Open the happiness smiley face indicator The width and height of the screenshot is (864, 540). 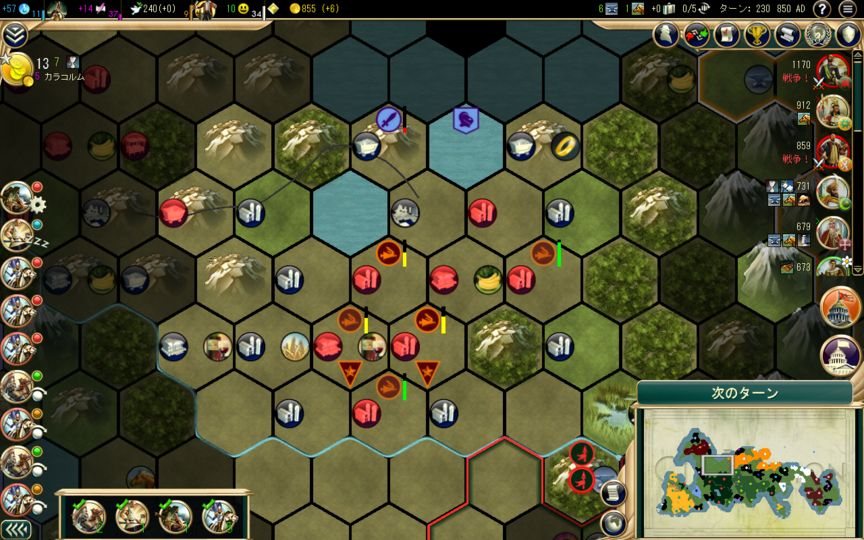tap(243, 9)
